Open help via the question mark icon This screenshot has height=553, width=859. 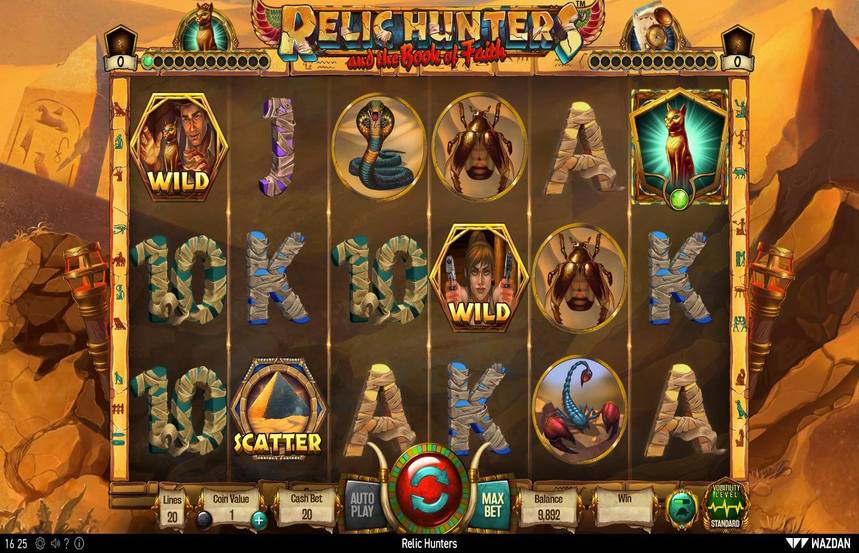click(x=67, y=544)
